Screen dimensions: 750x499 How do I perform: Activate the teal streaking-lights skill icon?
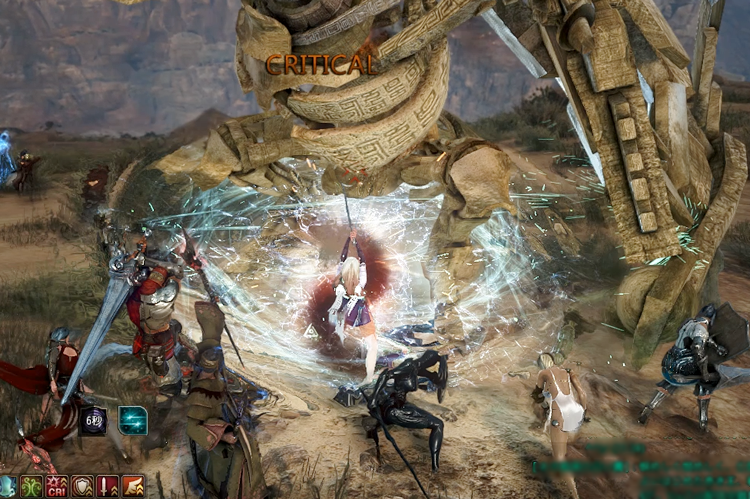point(133,420)
